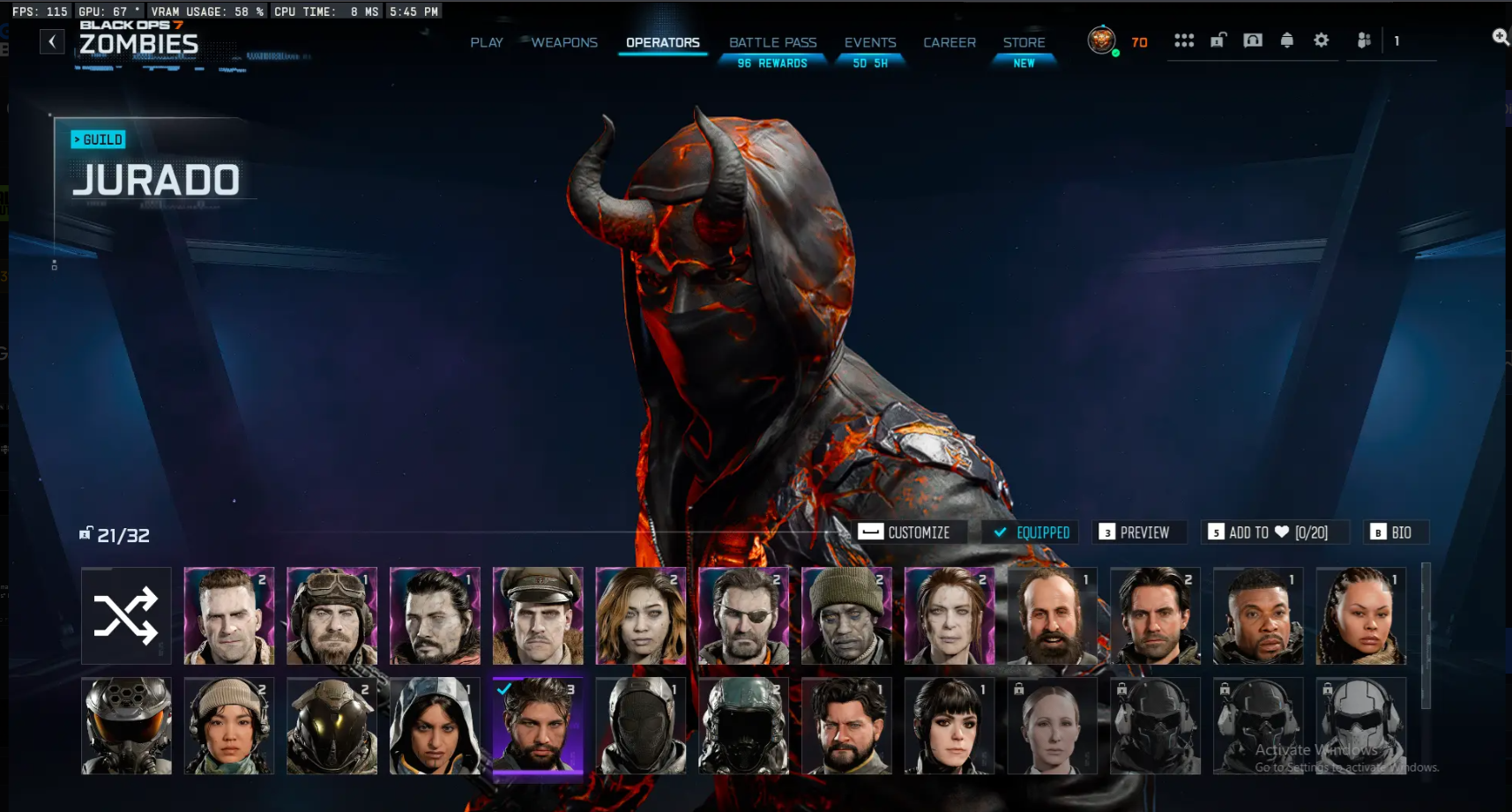The width and height of the screenshot is (1512, 812).
Task: Open the notifications bell icon
Action: click(x=1287, y=40)
